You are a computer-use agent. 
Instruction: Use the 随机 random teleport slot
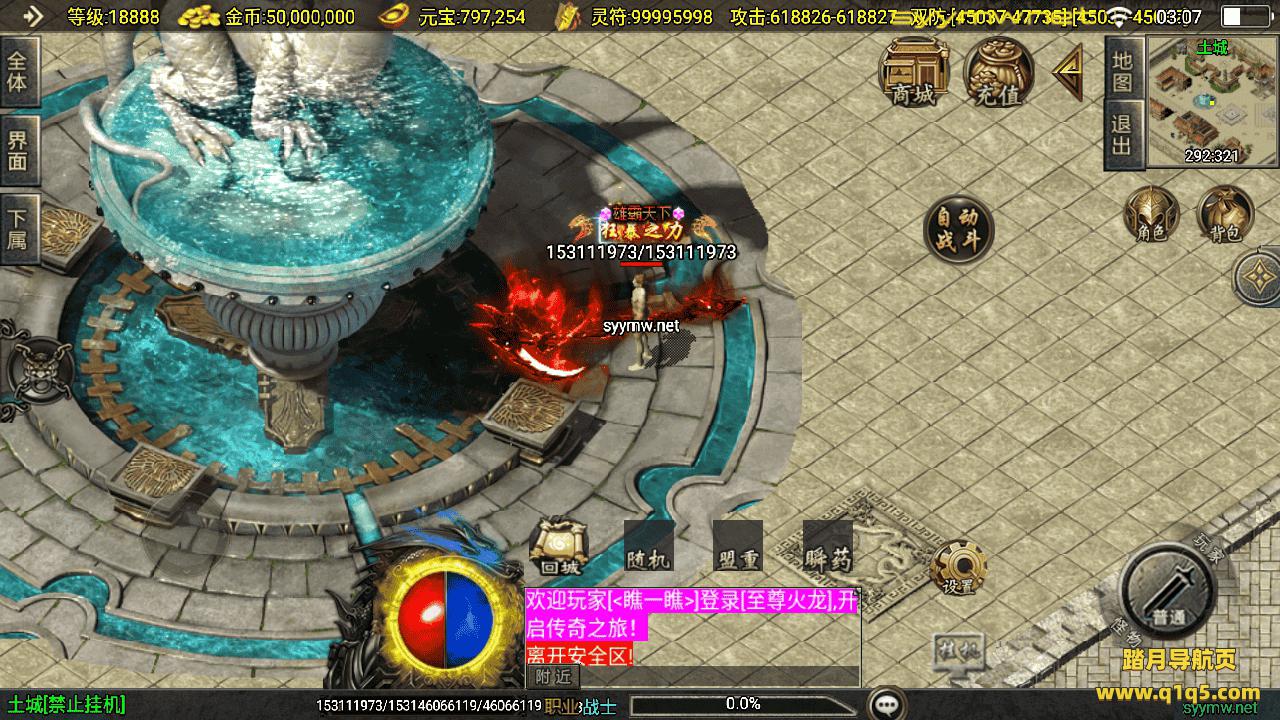click(648, 547)
